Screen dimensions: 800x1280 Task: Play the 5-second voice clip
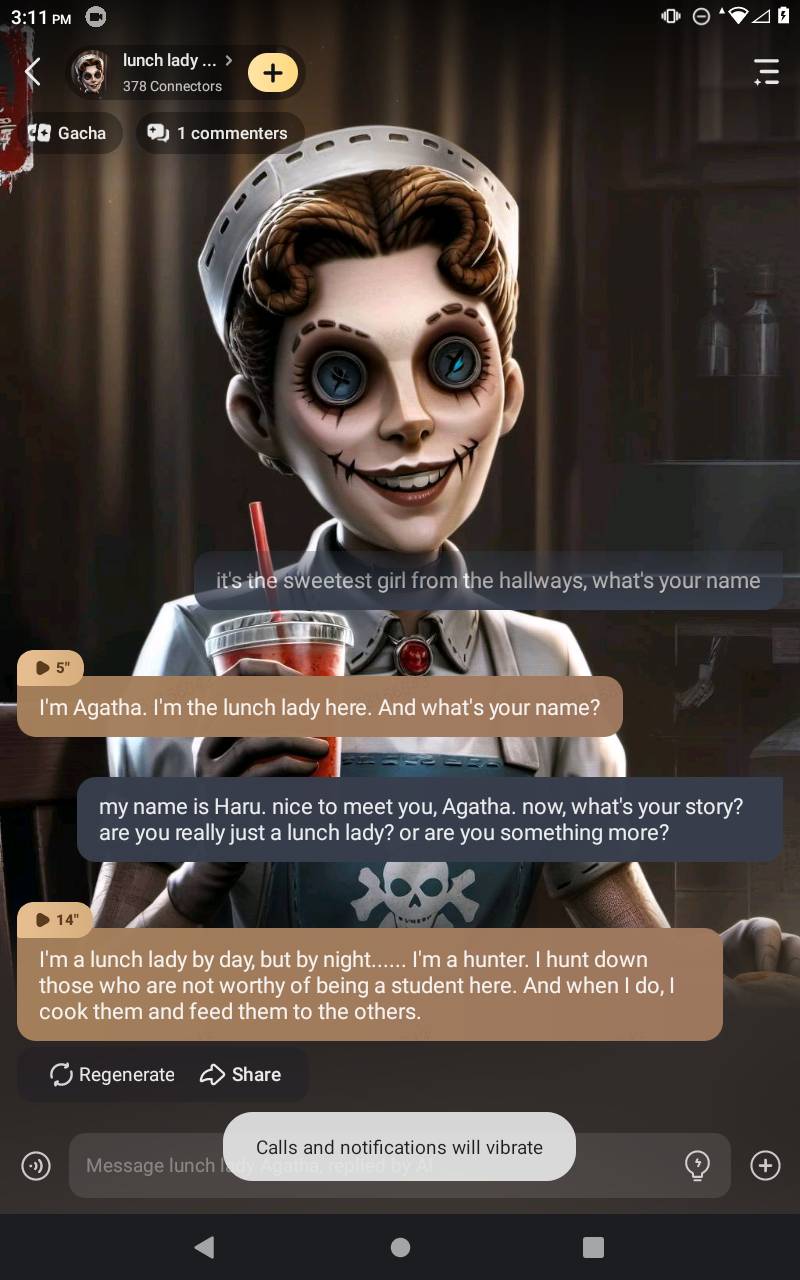coord(51,667)
